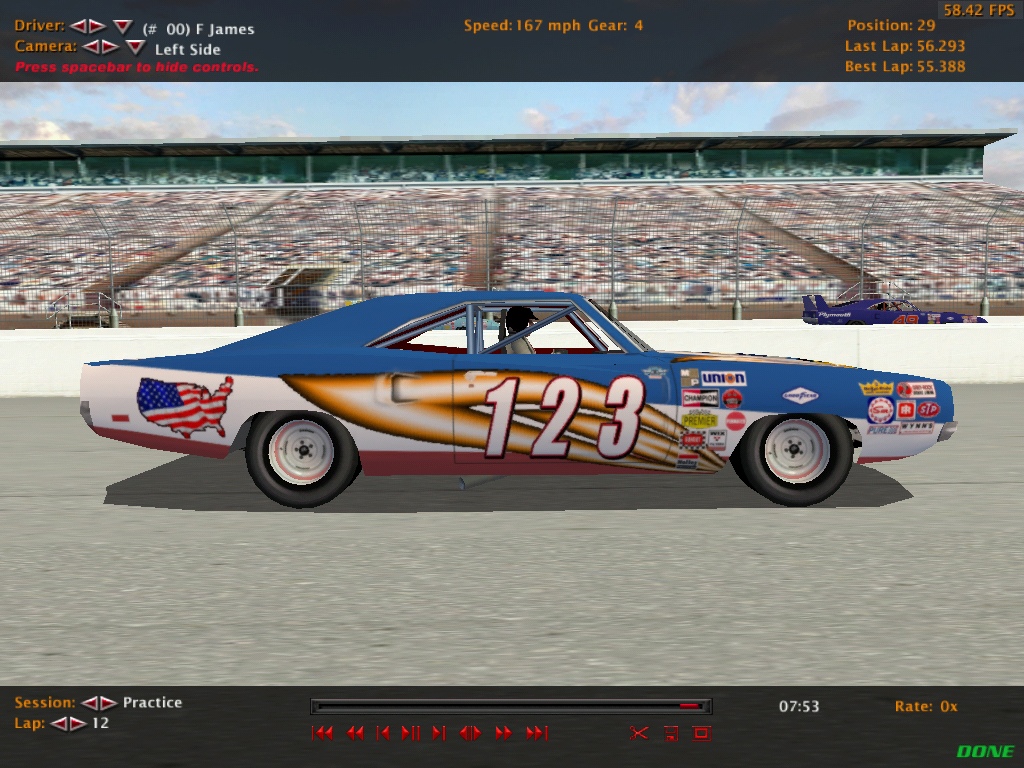This screenshot has width=1024, height=768.
Task: Step forward one lap with right arrow
Action: 77,724
